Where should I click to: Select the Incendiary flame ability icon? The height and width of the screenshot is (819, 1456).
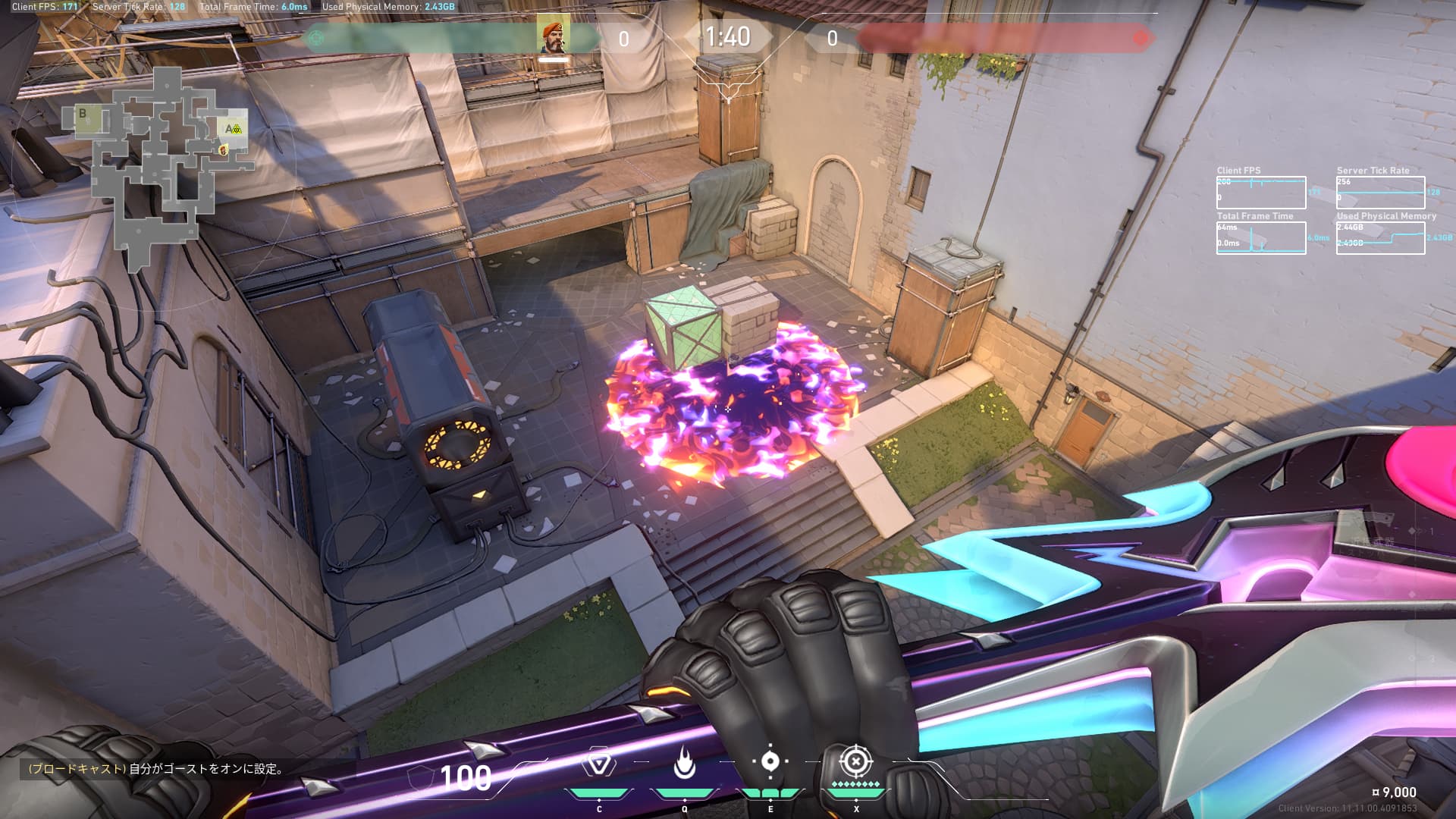685,764
